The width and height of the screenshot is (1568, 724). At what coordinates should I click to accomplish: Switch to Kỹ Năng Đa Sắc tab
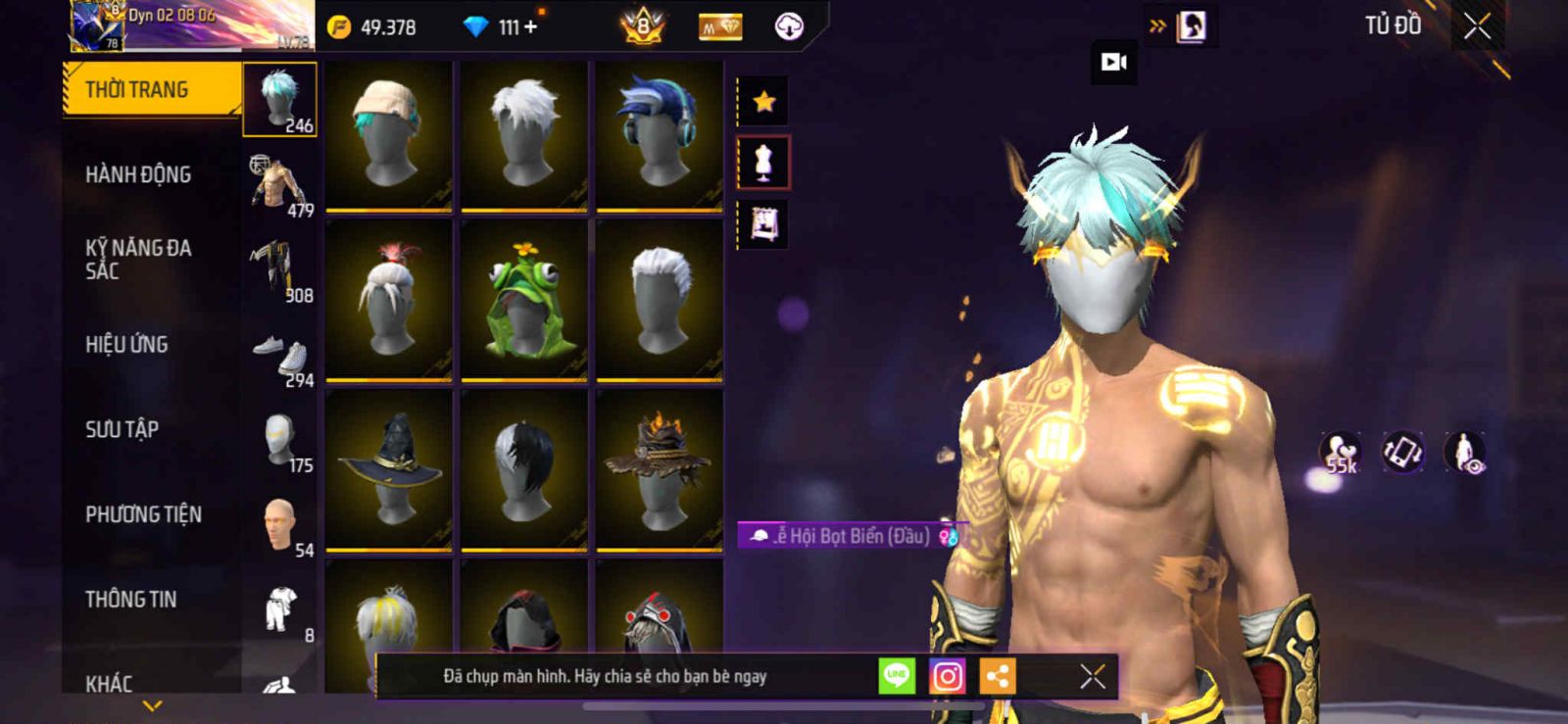(x=138, y=260)
